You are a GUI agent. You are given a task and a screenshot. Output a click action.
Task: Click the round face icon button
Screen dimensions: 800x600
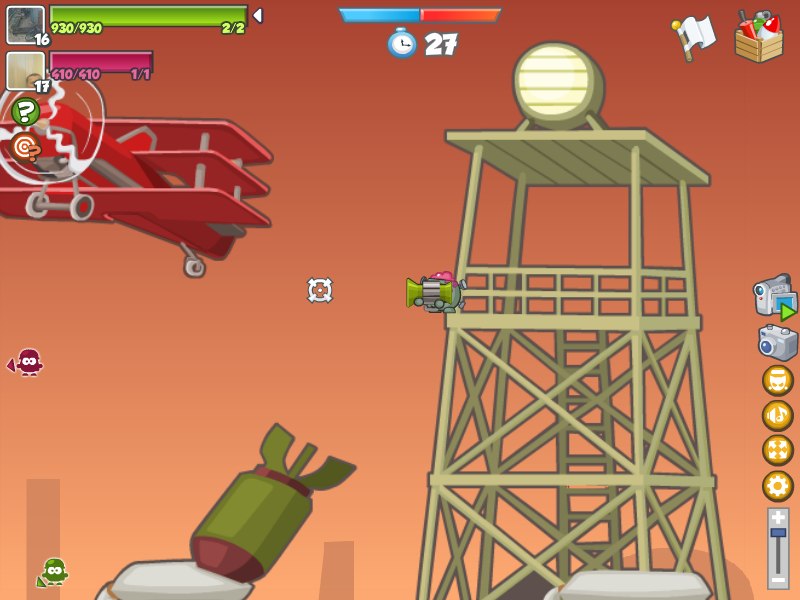(778, 381)
